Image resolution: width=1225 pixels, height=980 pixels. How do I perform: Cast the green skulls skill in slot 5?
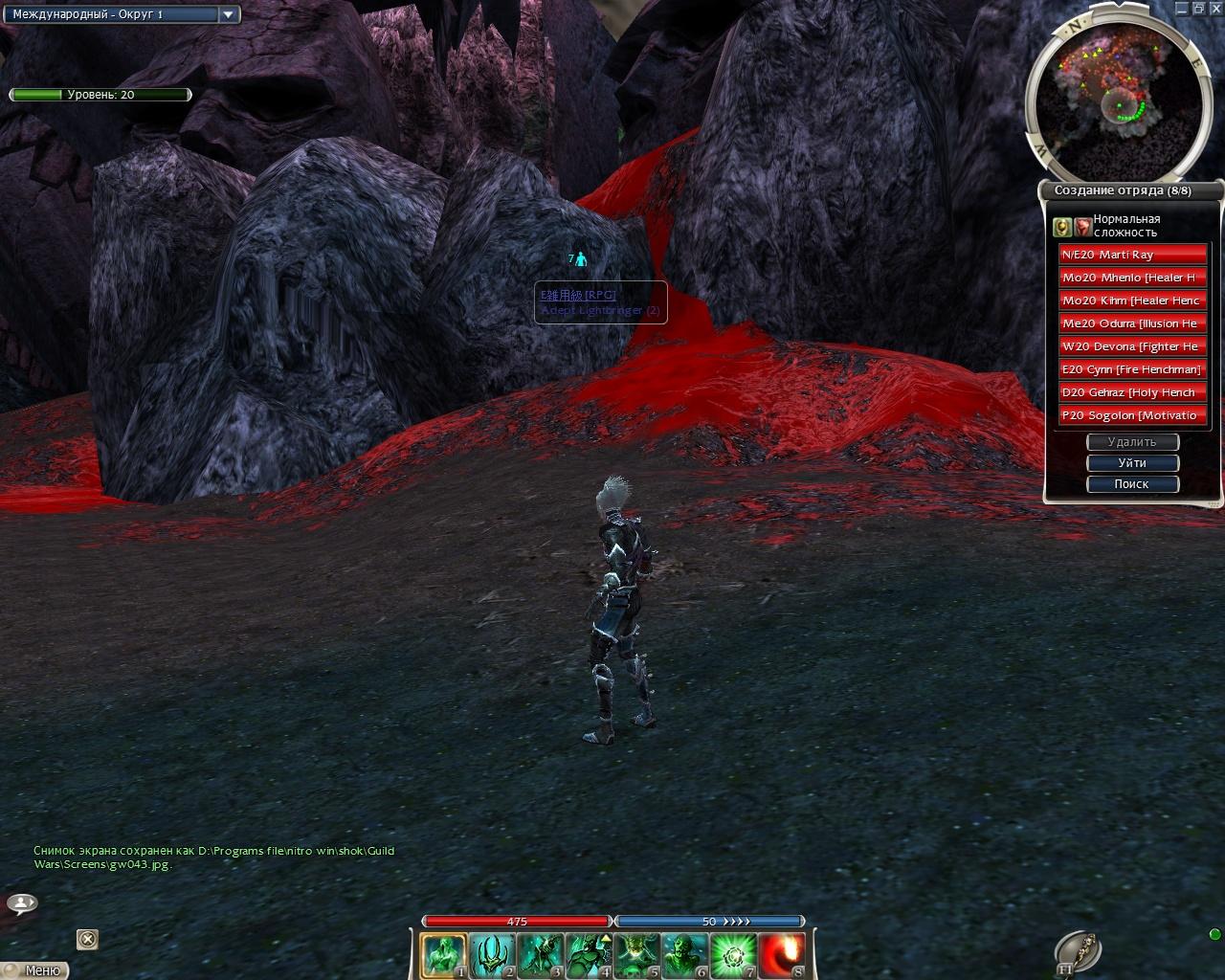tap(636, 956)
